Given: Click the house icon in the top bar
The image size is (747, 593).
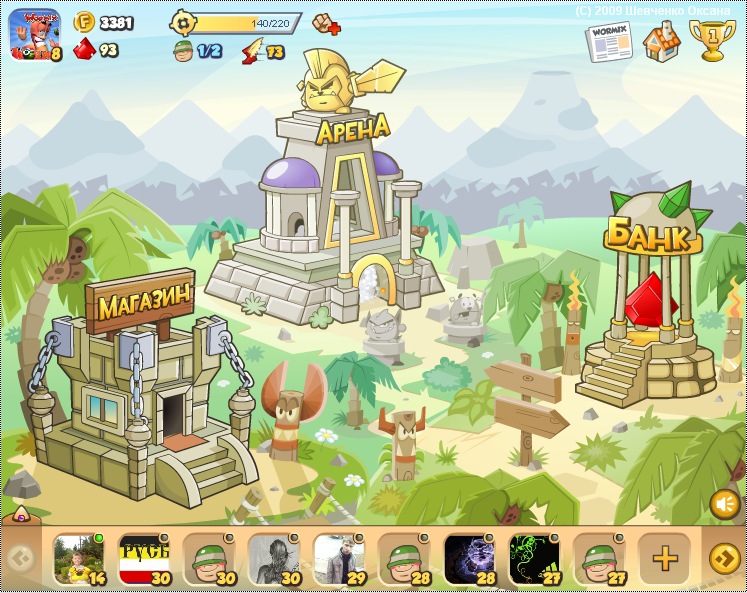Looking at the screenshot, I should click(x=661, y=42).
